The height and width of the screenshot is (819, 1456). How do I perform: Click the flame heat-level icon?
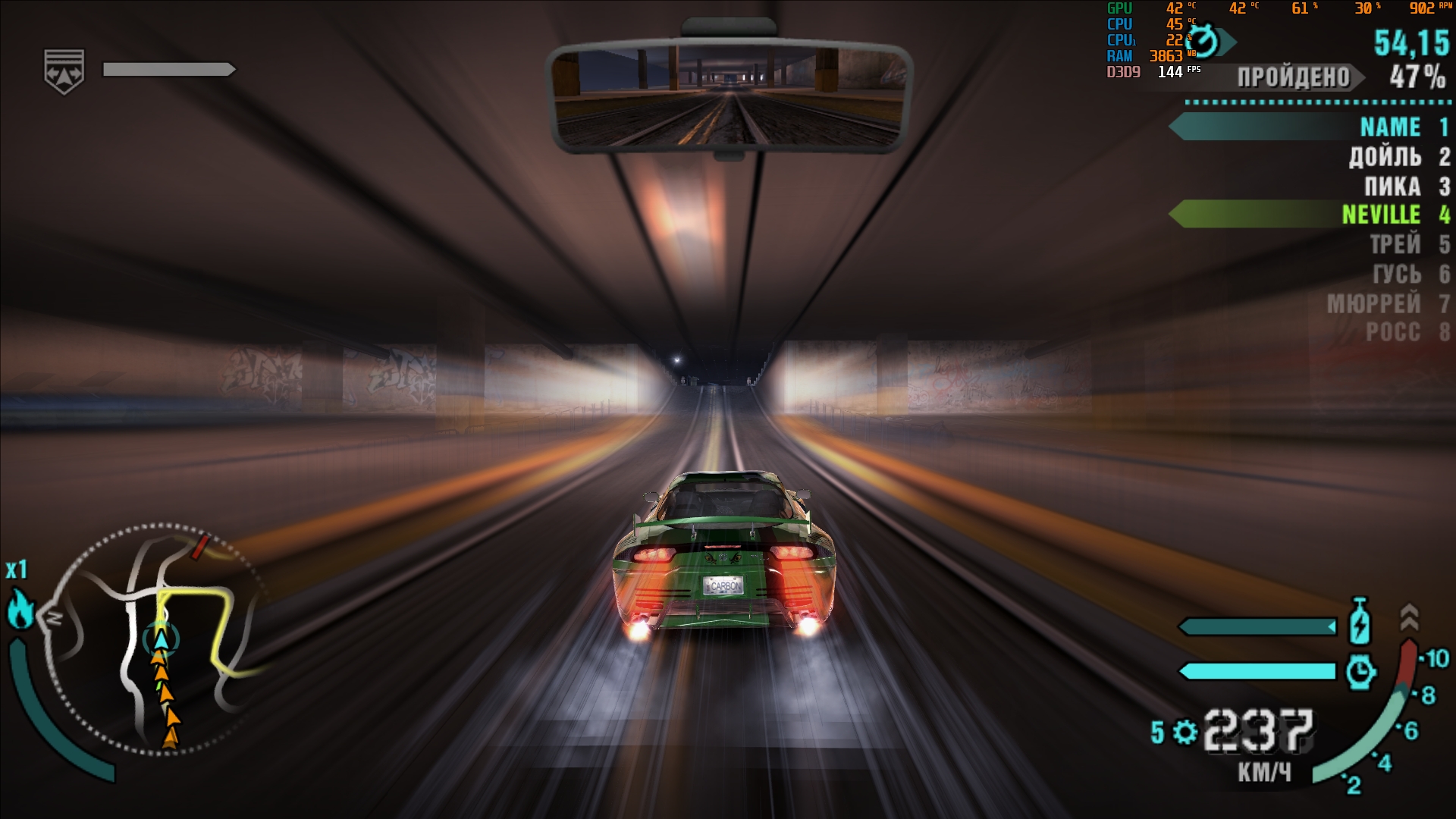pyautogui.click(x=20, y=610)
